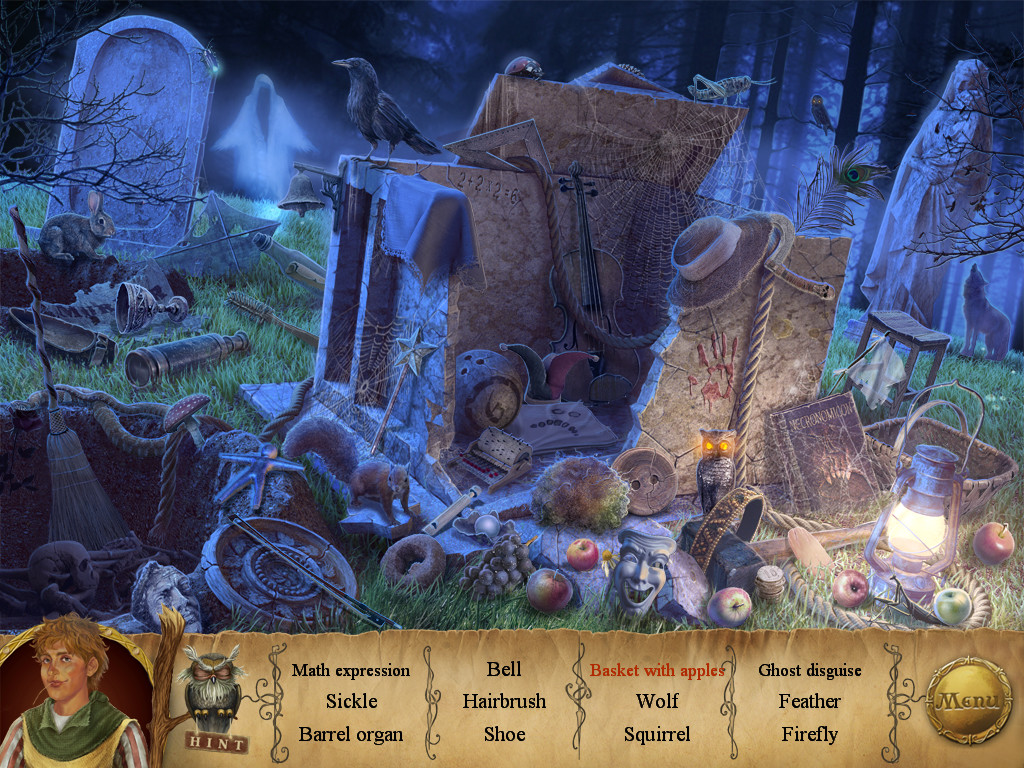1024x768 pixels.
Task: Use the owl Hint button
Action: tap(214, 701)
